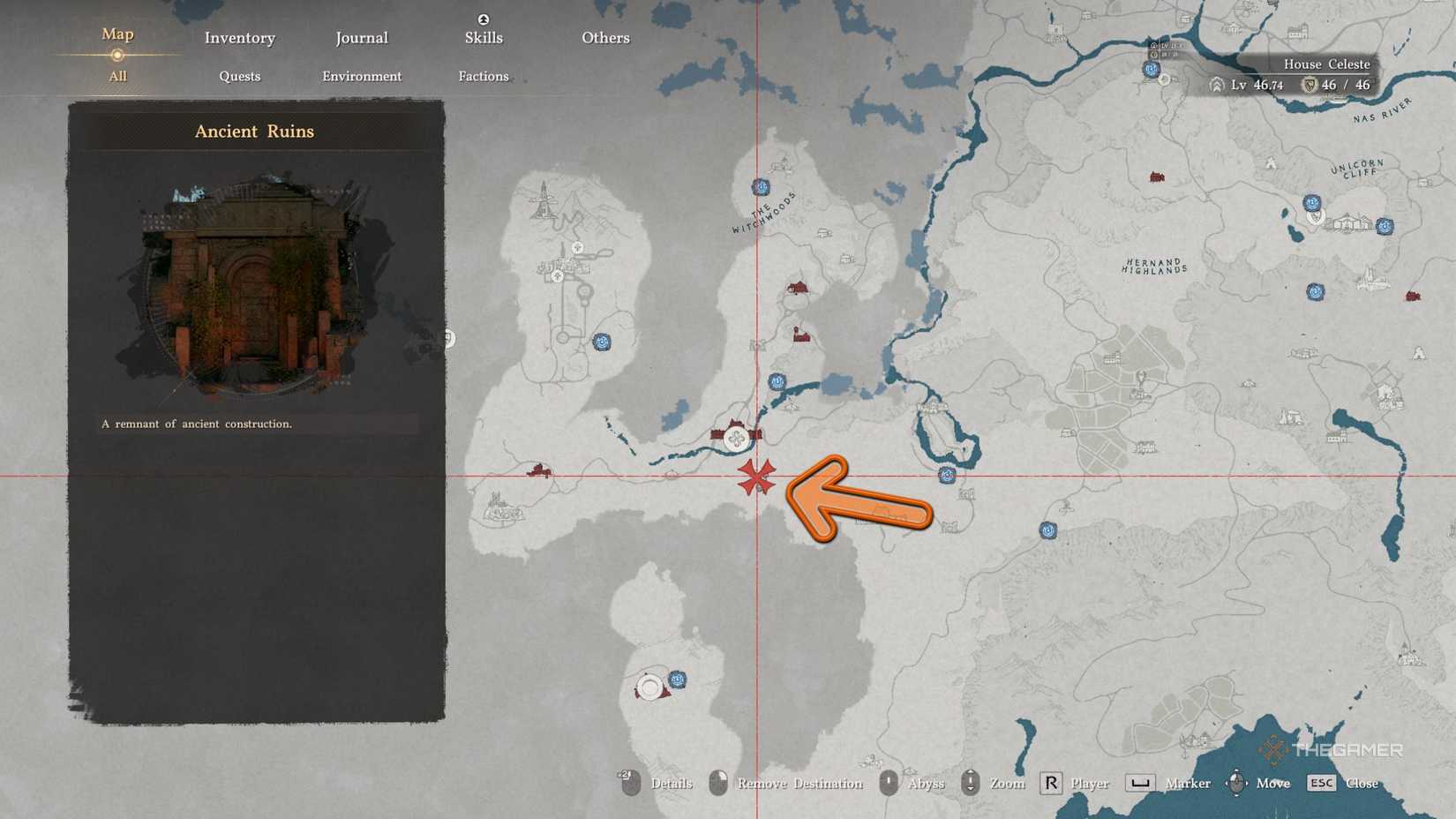This screenshot has width=1456, height=819.
Task: Expand the Factions filter category
Action: [483, 76]
